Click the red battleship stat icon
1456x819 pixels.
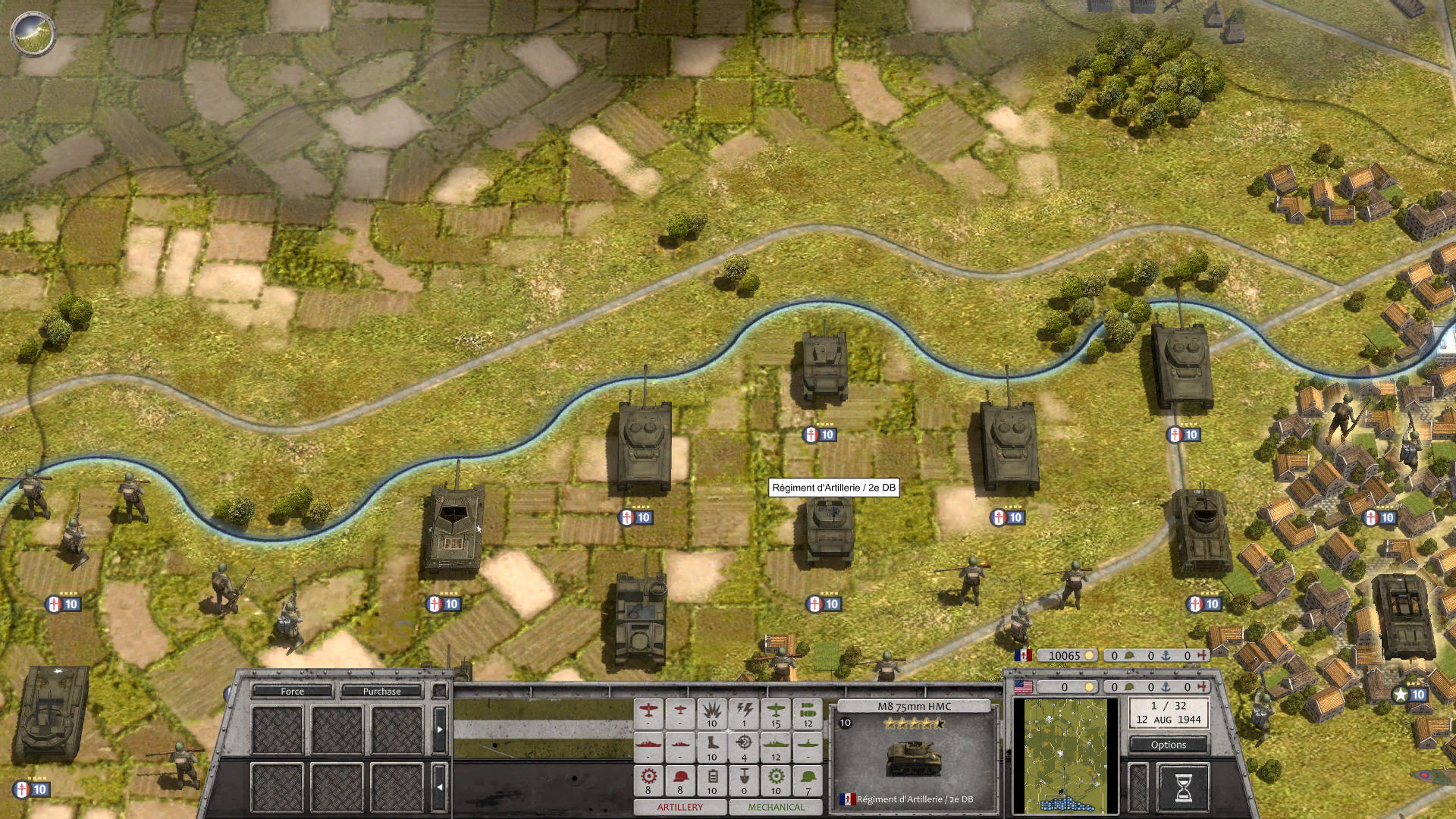648,745
